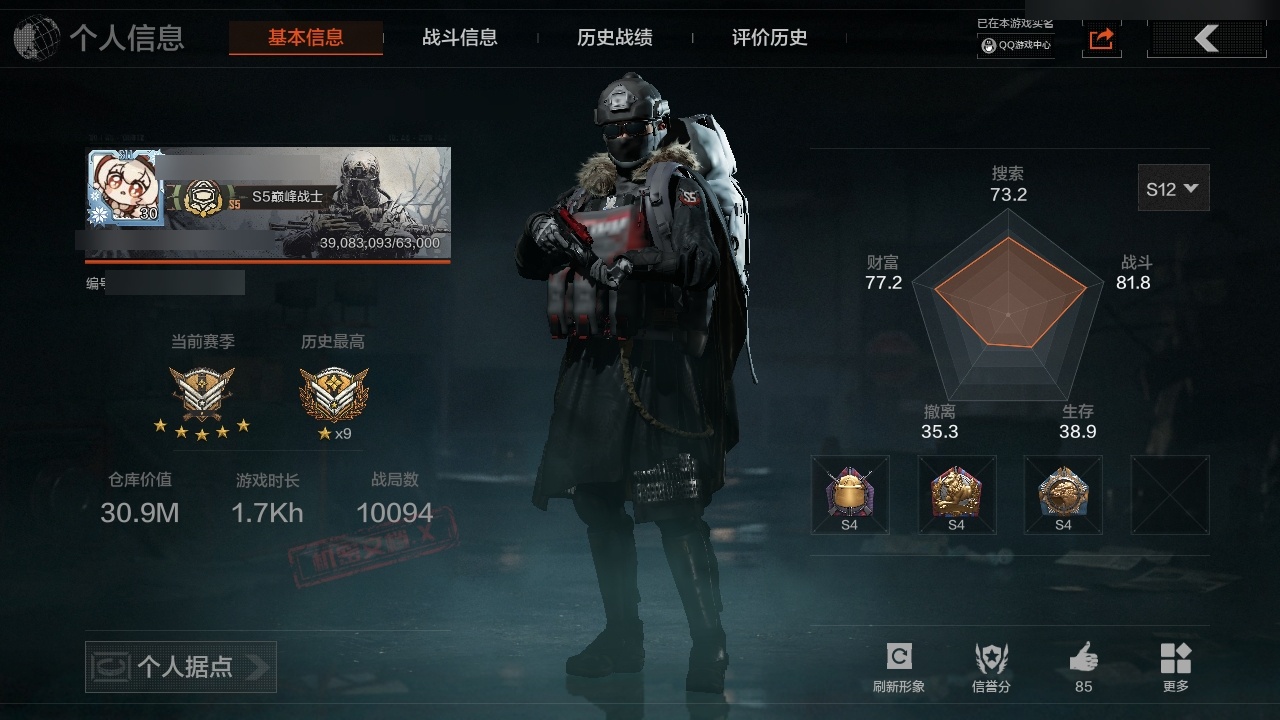Image resolution: width=1280 pixels, height=720 pixels.
Task: Give a thumbs-up like
Action: (x=1083, y=667)
